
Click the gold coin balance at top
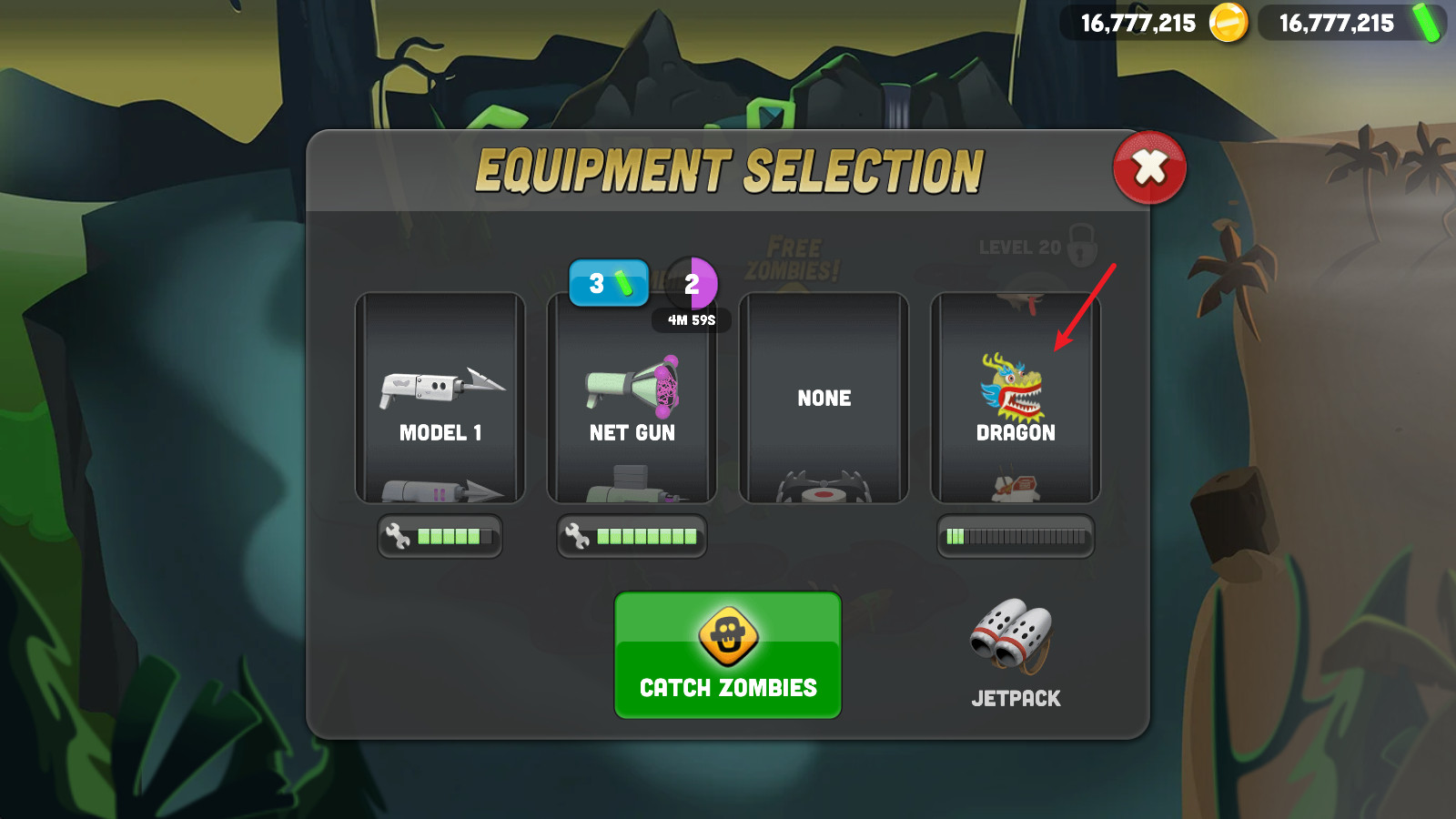coord(1154,23)
